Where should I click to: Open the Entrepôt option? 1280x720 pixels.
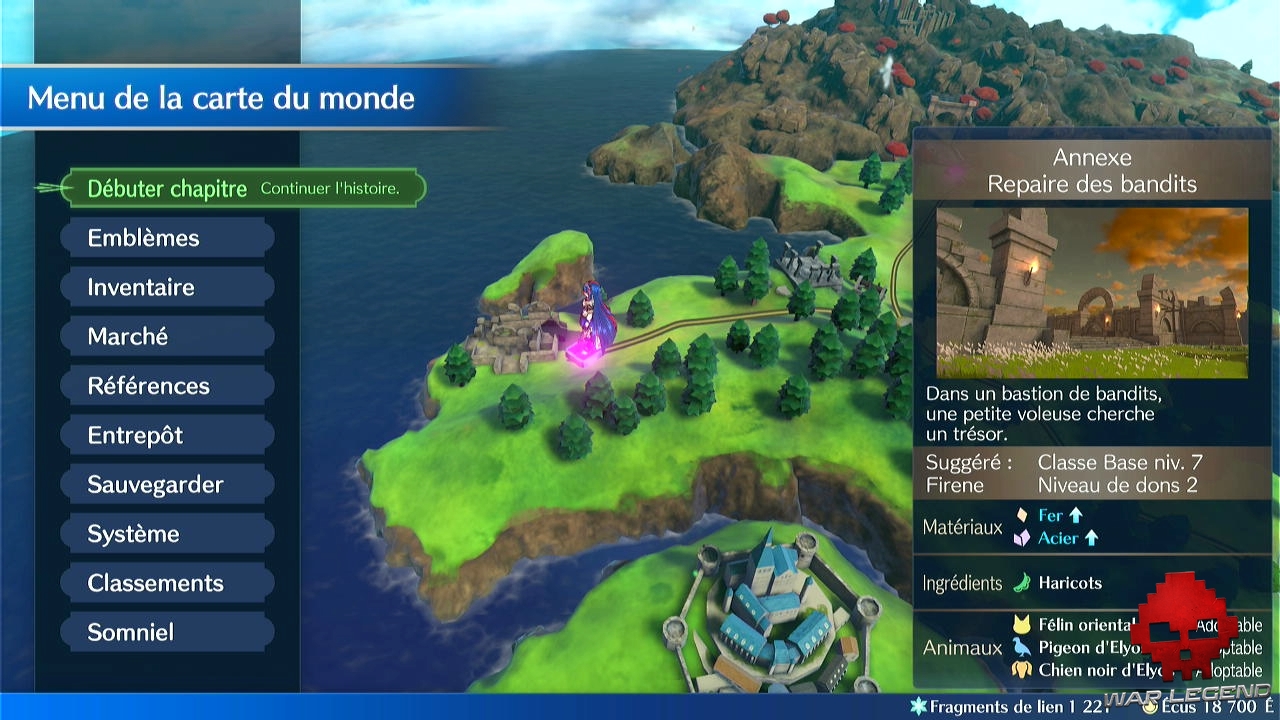pos(168,435)
